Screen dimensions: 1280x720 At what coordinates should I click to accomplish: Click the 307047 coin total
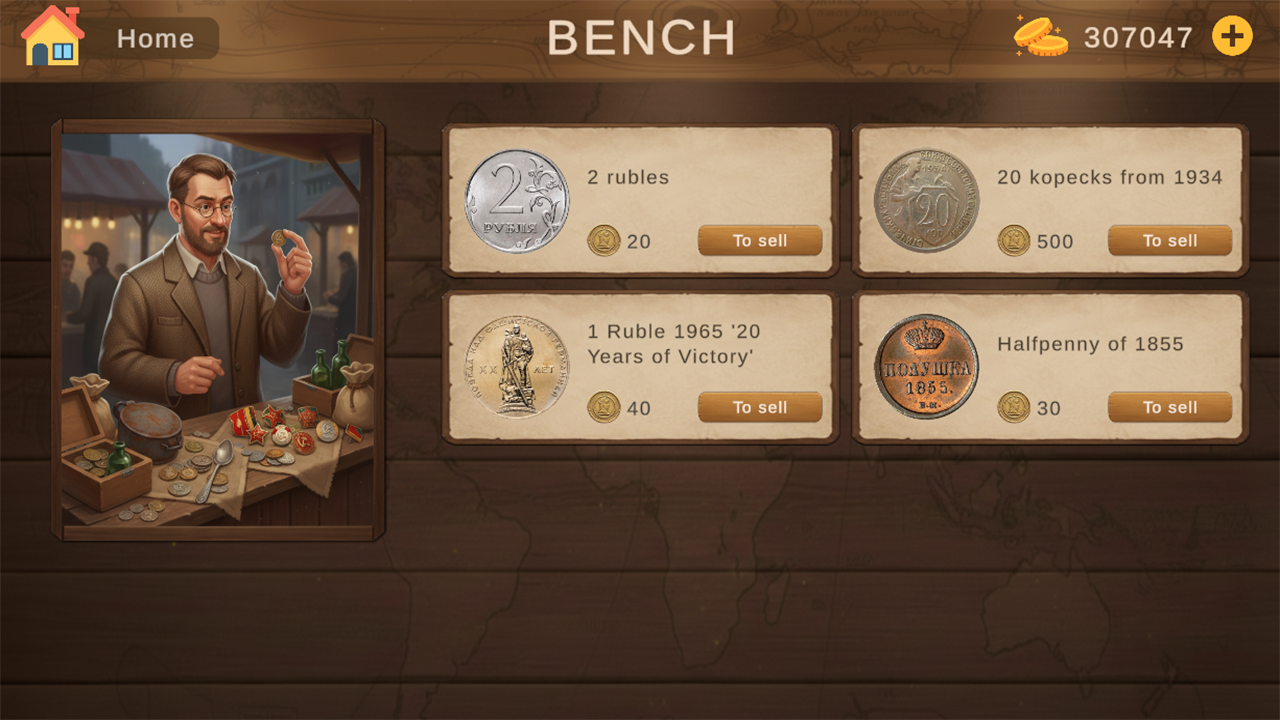tap(1135, 37)
